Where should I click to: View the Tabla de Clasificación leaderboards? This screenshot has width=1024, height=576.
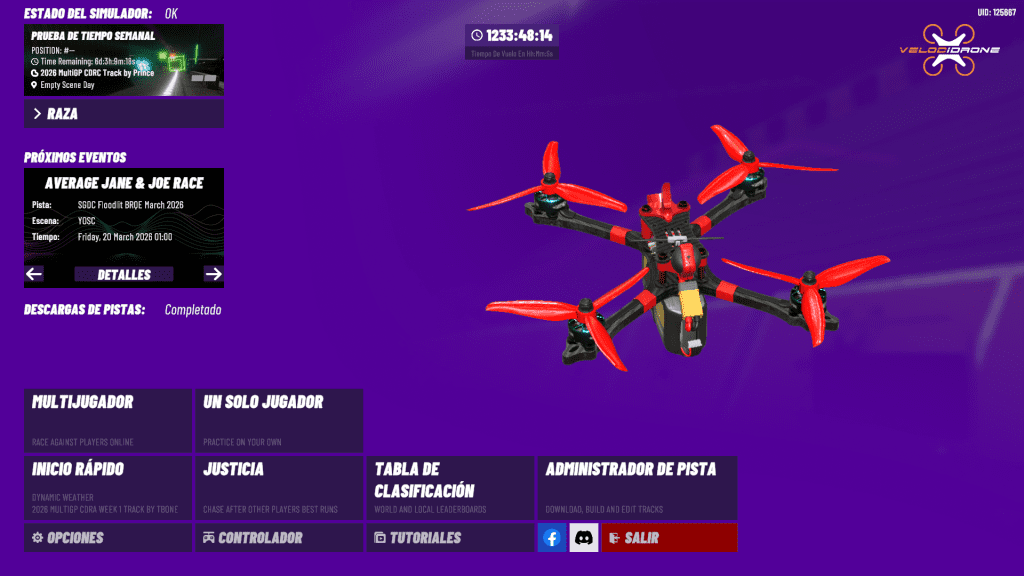pyautogui.click(x=449, y=487)
